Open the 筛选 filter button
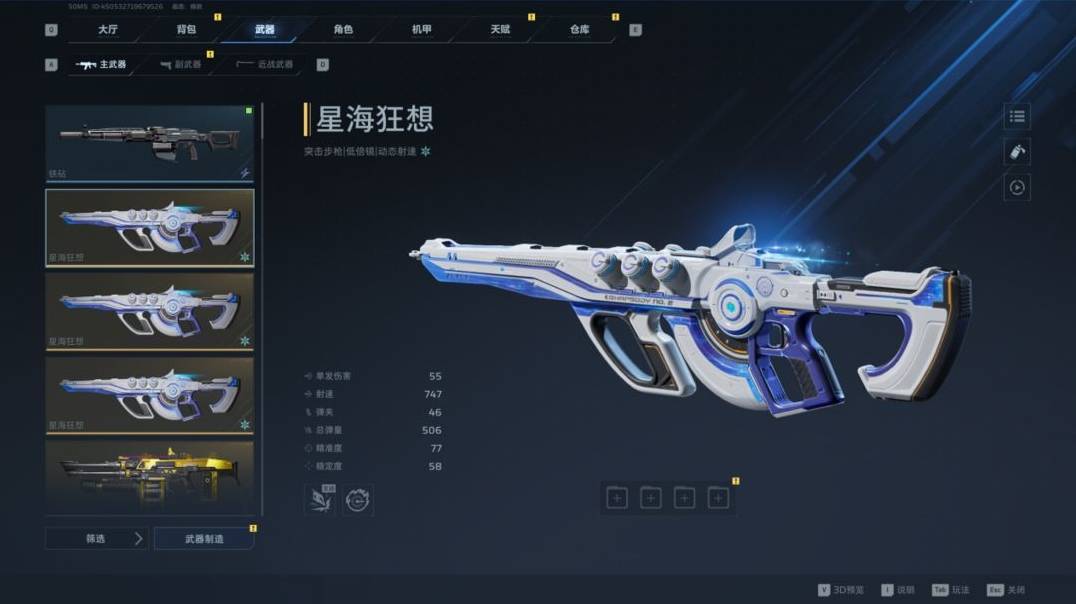This screenshot has height=604, width=1076. [x=97, y=539]
